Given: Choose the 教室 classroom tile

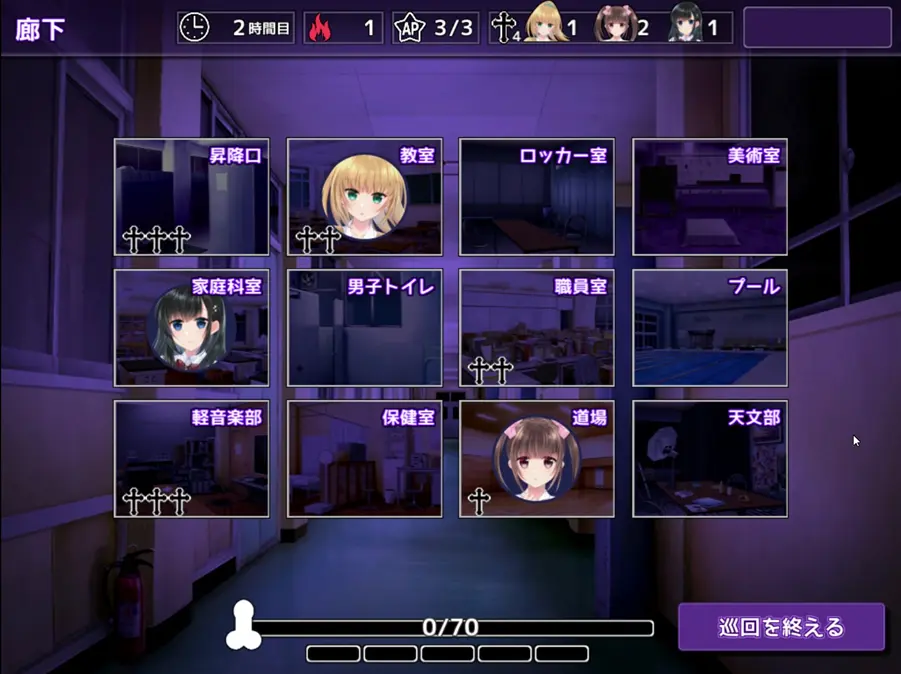Looking at the screenshot, I should [364, 197].
